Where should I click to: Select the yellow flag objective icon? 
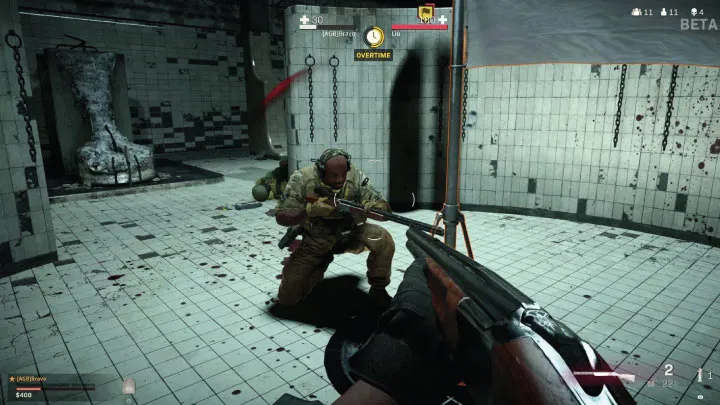click(426, 10)
